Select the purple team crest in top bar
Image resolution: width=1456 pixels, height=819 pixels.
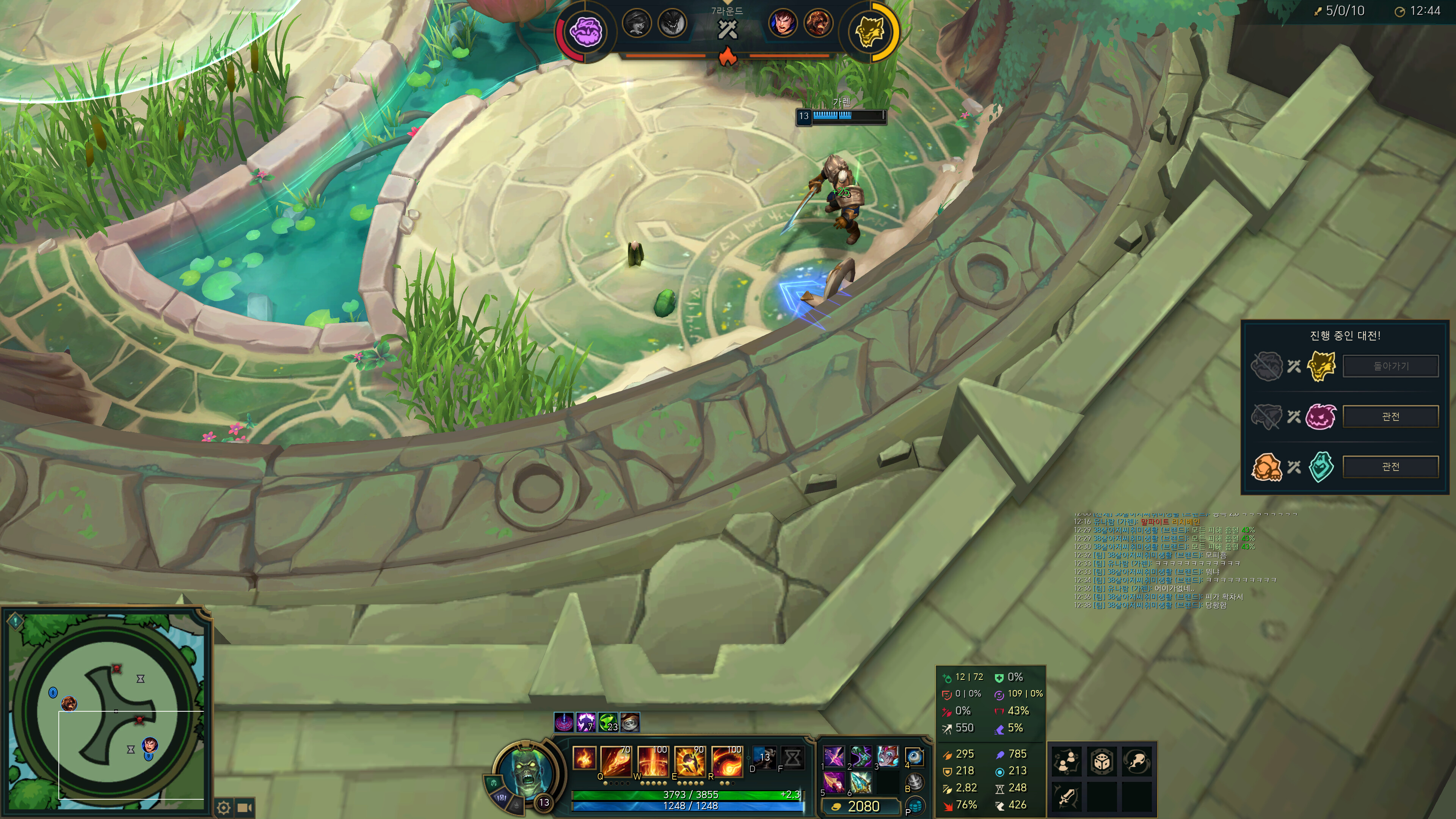585,31
